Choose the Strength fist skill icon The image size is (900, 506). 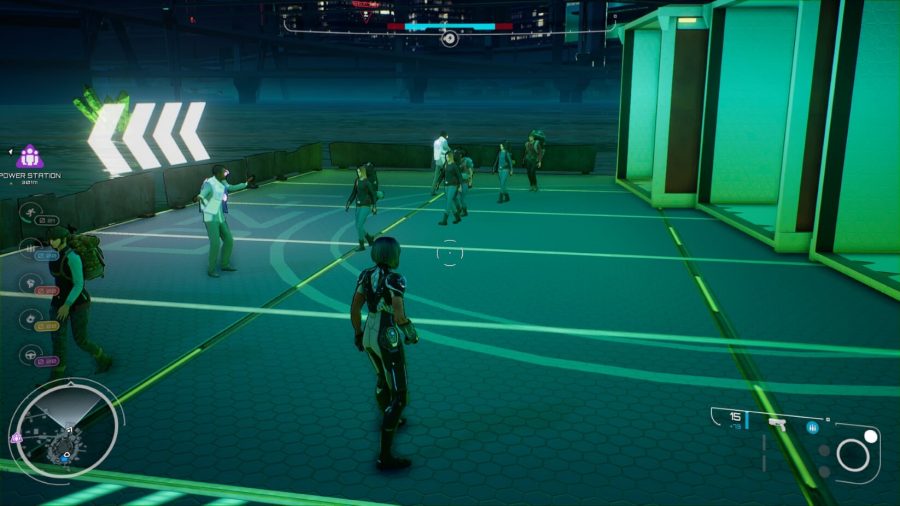[x=32, y=283]
